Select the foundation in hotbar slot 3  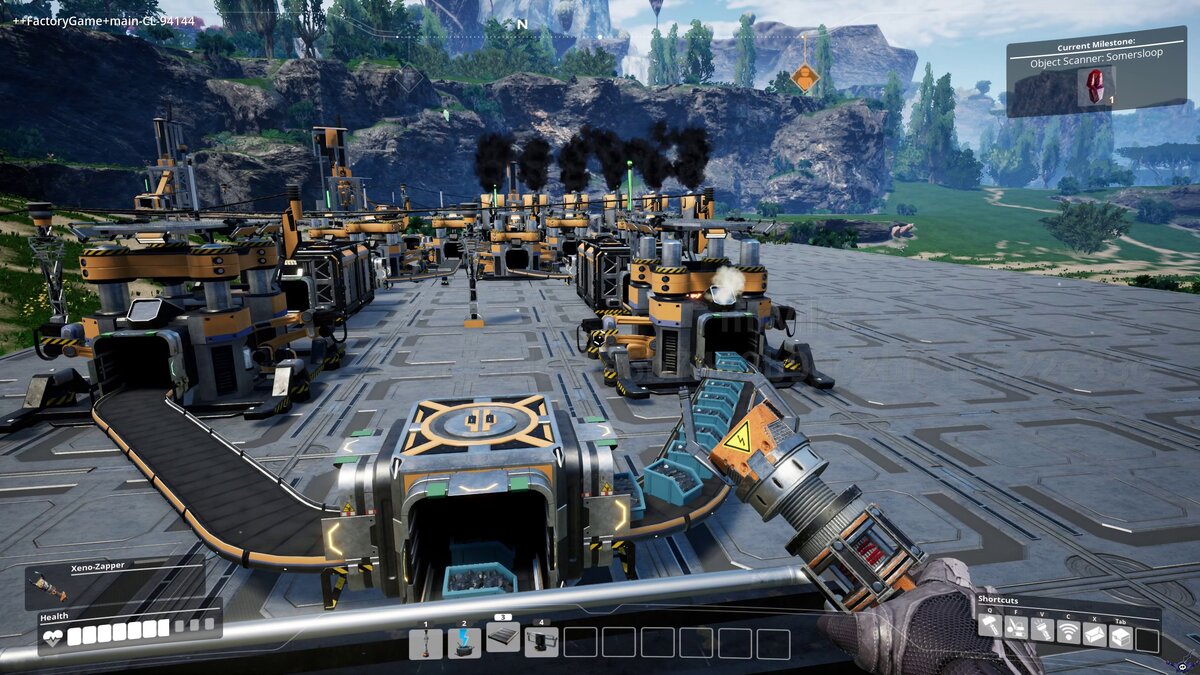[503, 637]
